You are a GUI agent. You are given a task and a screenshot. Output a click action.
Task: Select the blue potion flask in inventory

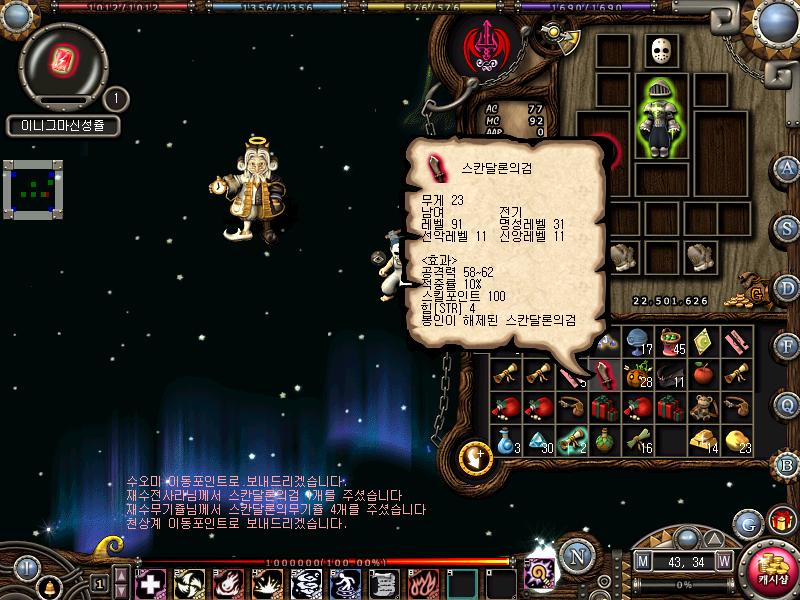506,441
